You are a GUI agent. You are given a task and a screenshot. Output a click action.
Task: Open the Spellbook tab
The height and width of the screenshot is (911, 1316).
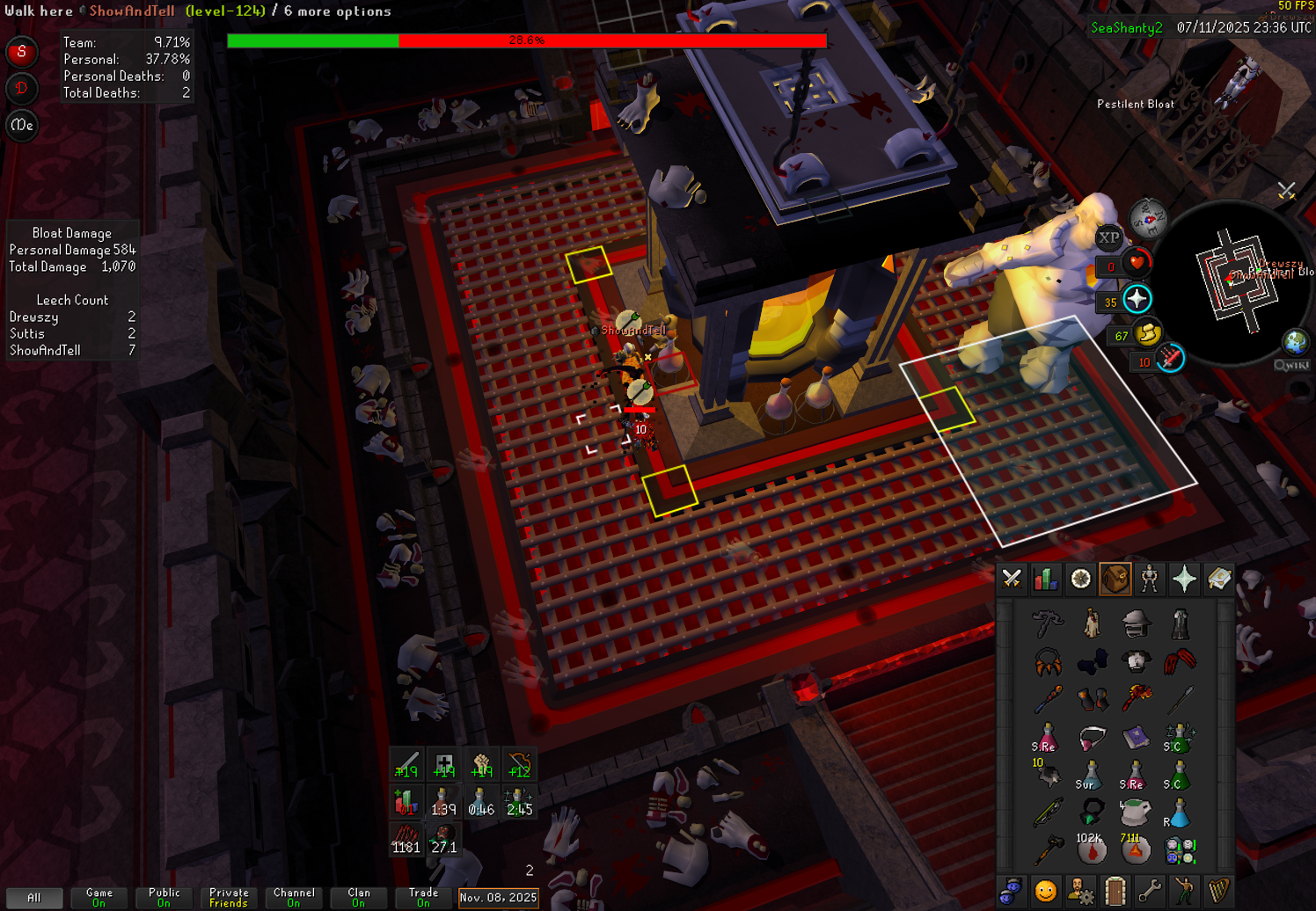pyautogui.click(x=1218, y=579)
